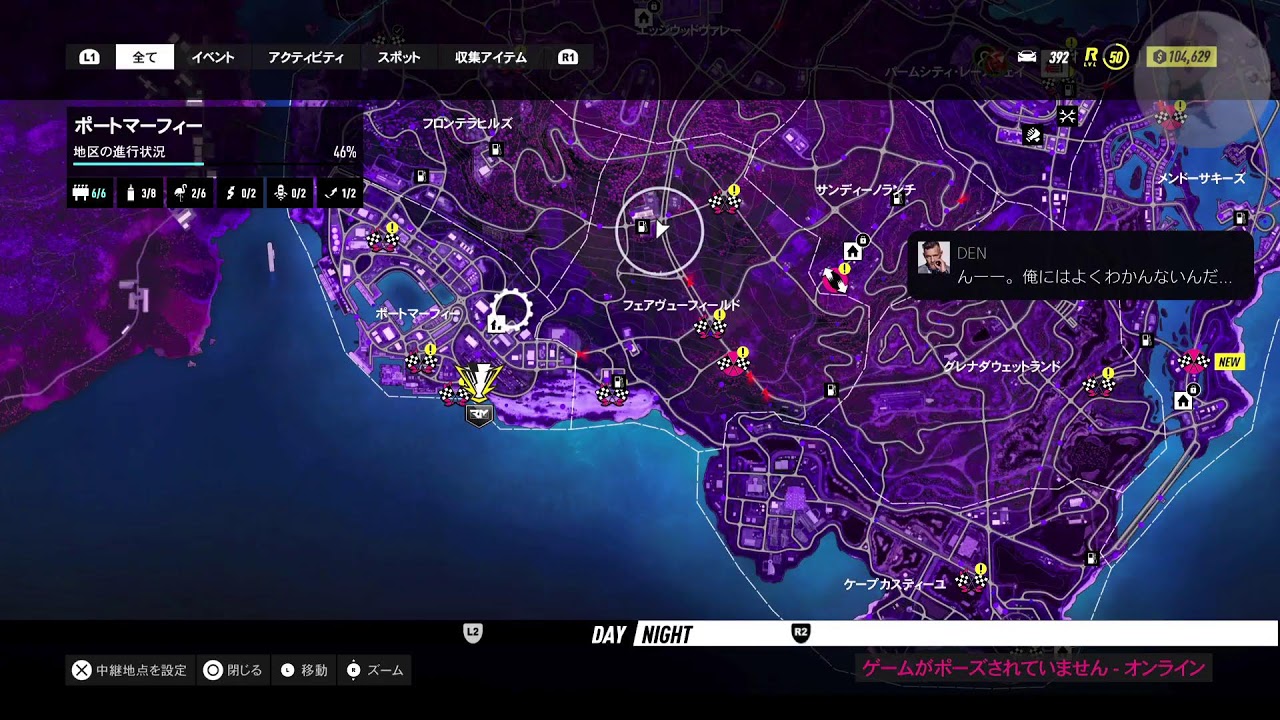The image size is (1280, 720).
Task: Choose the gold trophy event marker
Action: [479, 380]
